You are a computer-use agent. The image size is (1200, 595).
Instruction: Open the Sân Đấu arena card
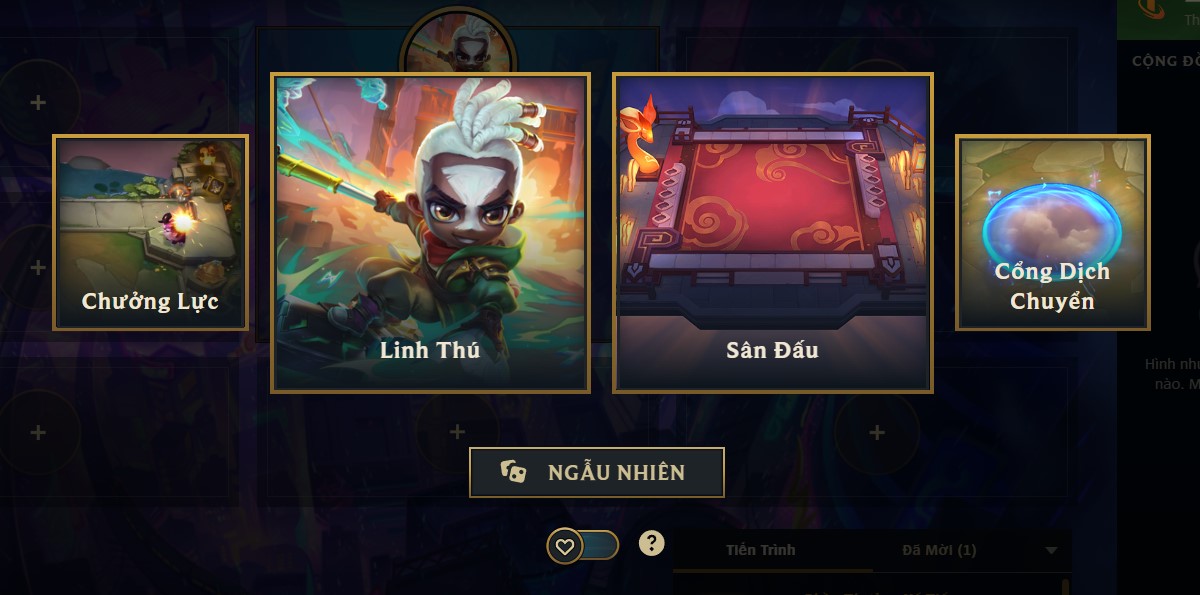click(772, 232)
